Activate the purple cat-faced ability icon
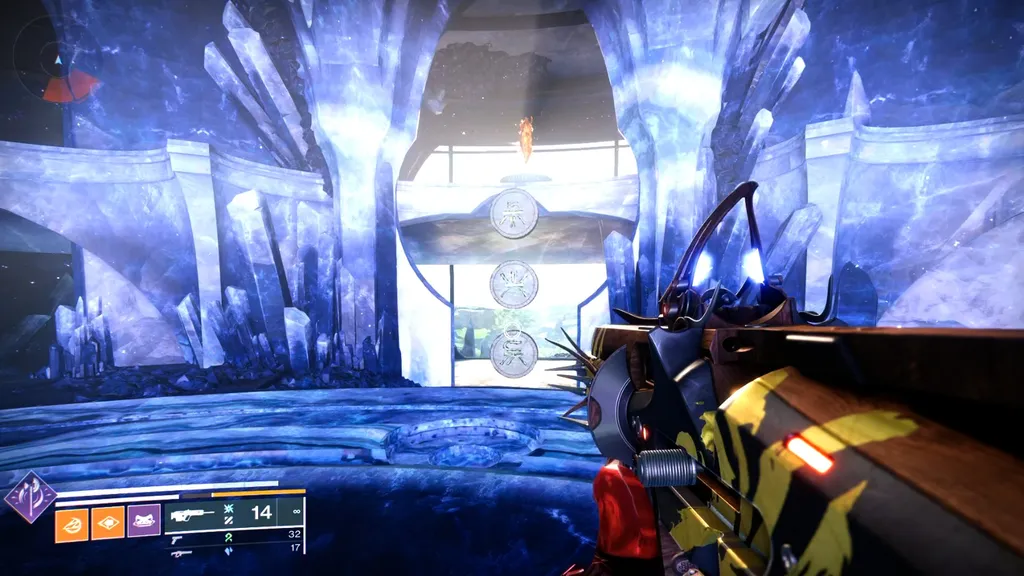The height and width of the screenshot is (576, 1024). coord(144,522)
